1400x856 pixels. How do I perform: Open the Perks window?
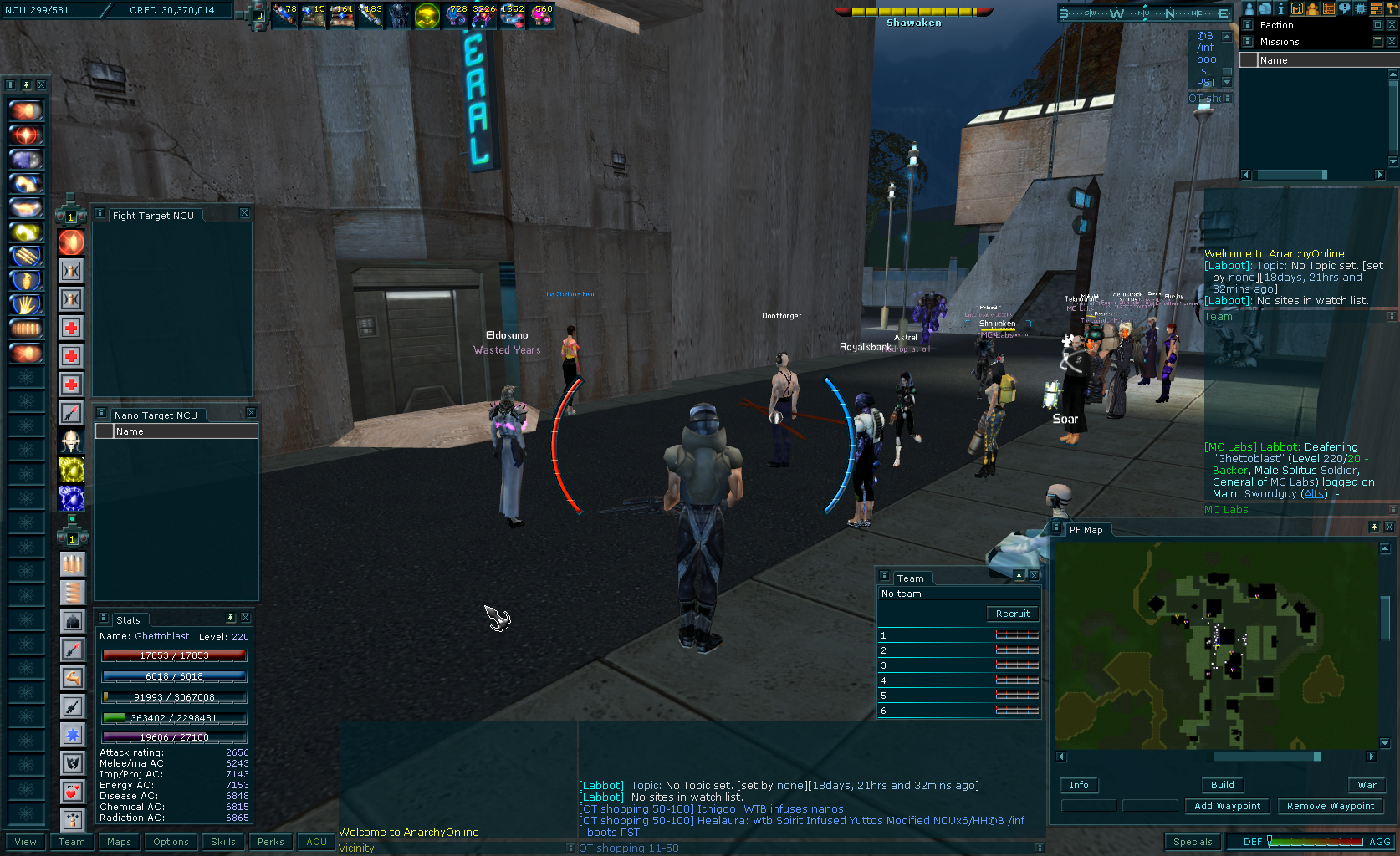[271, 842]
